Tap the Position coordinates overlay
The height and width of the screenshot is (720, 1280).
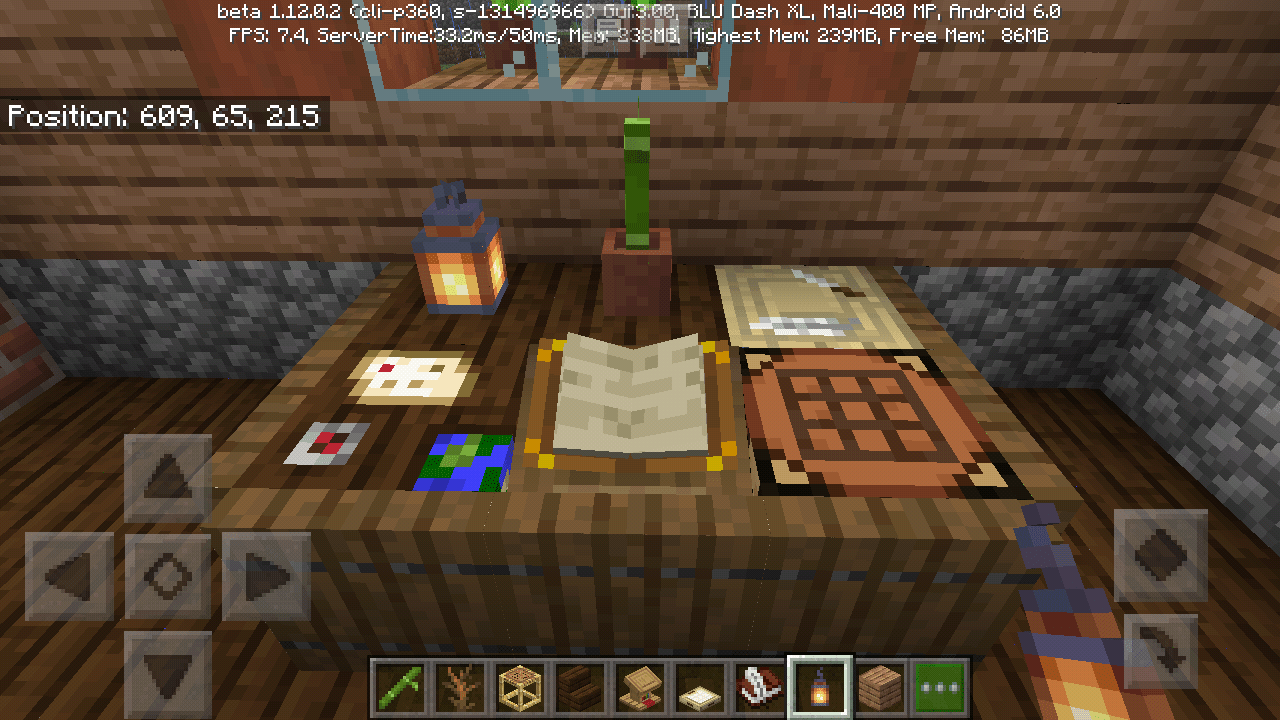point(163,117)
